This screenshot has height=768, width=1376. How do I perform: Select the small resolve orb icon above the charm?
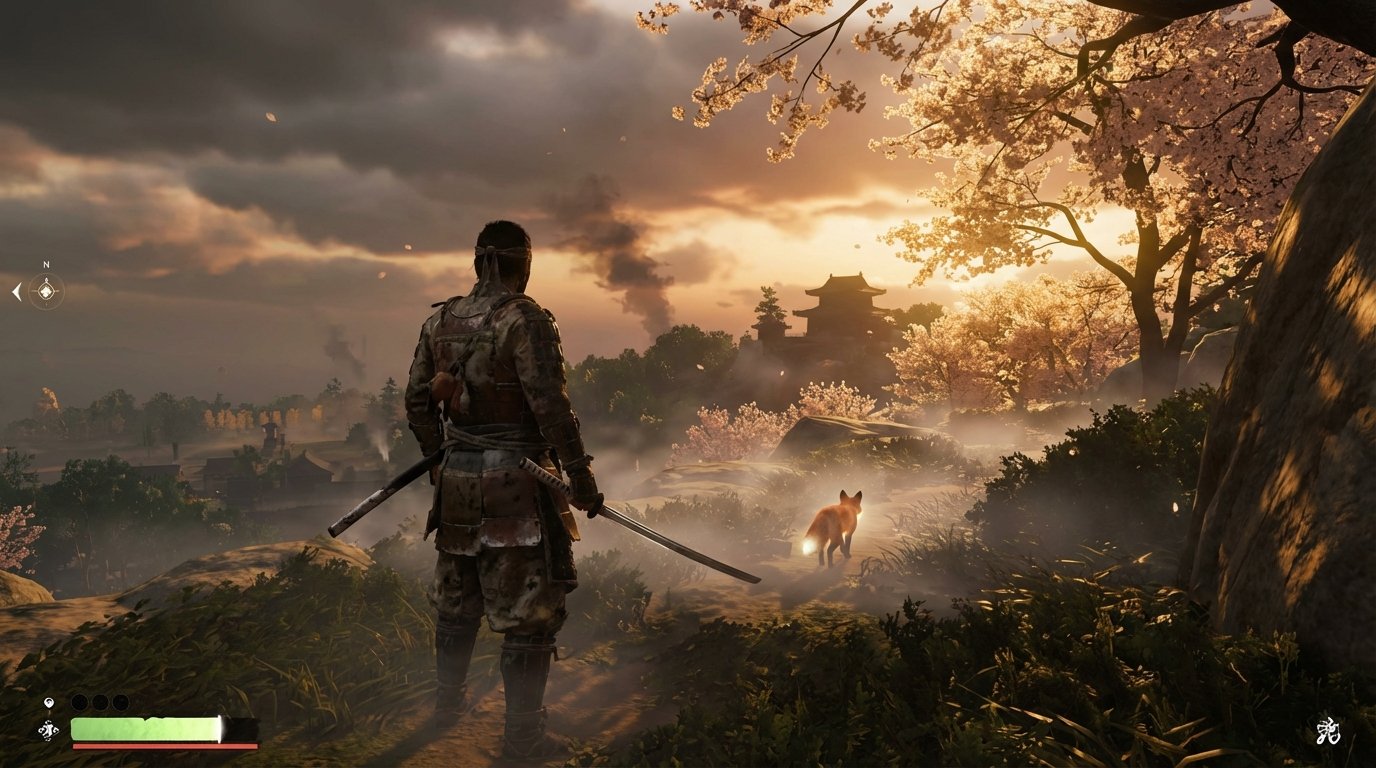pos(48,702)
